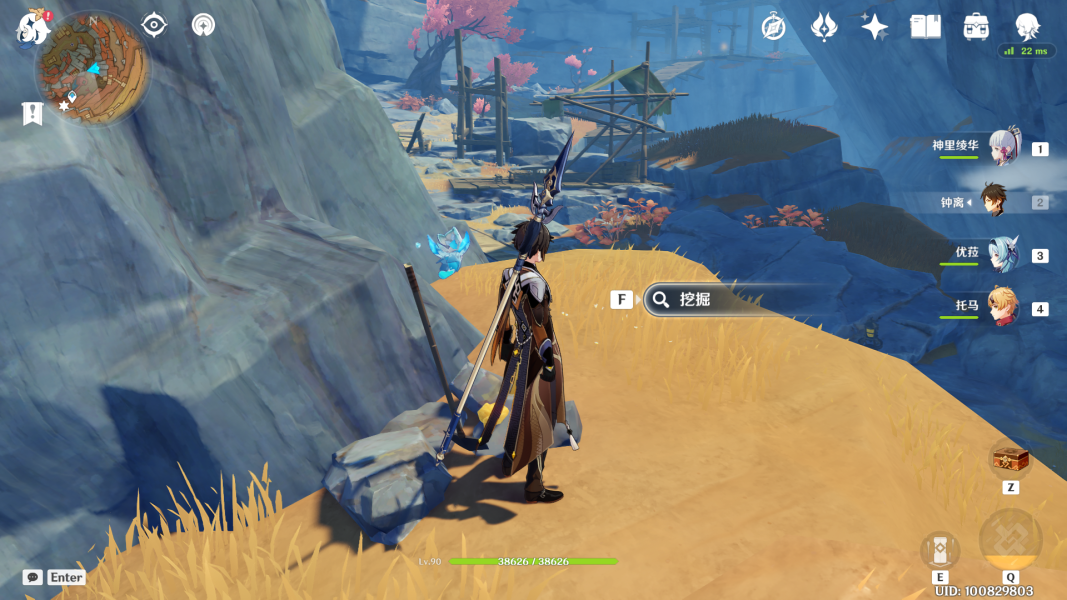Open the winged battle pass icon
This screenshot has width=1067, height=600.
pyautogui.click(x=823, y=27)
